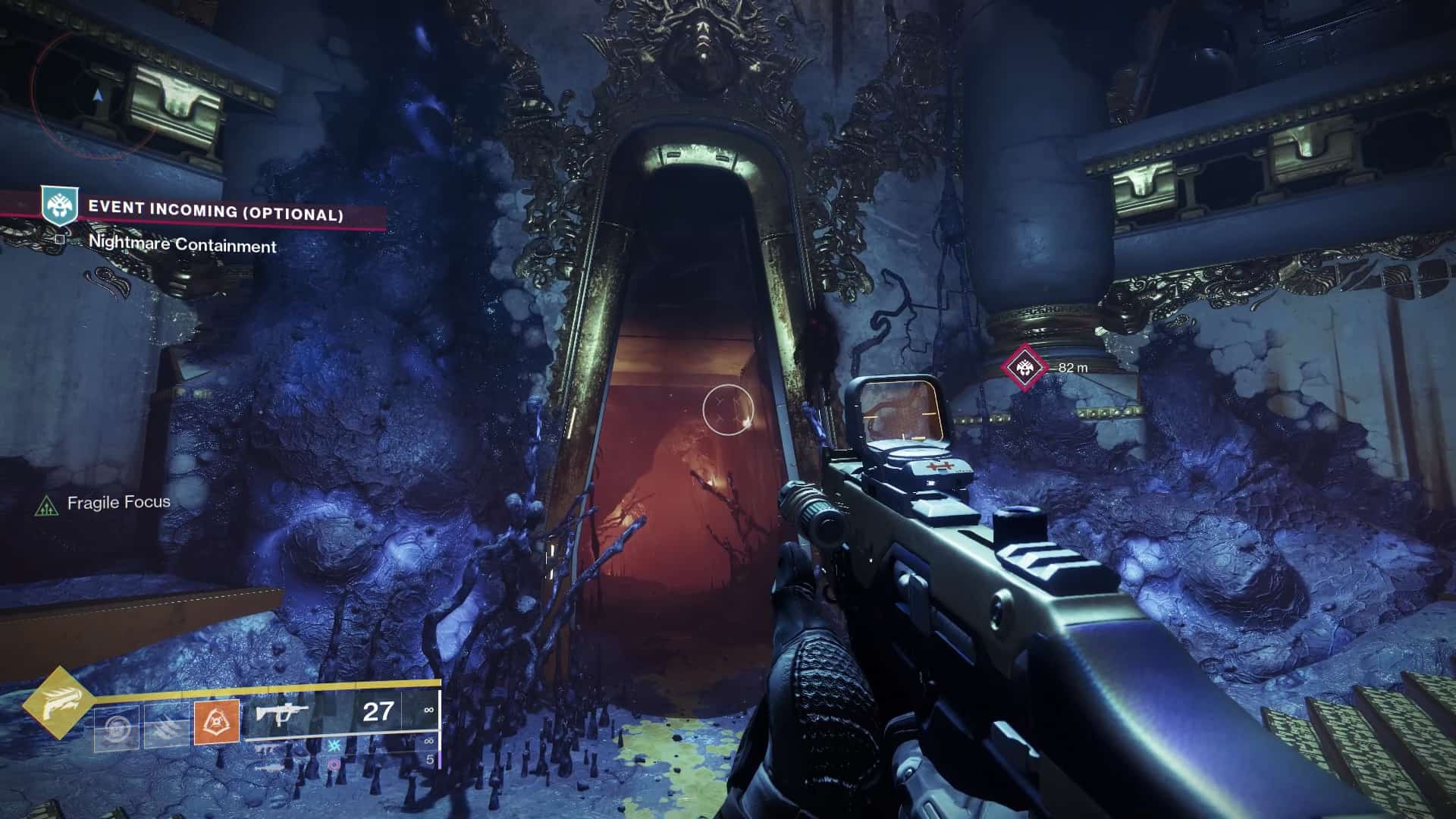Toggle the melee ability slot

pyautogui.click(x=163, y=726)
